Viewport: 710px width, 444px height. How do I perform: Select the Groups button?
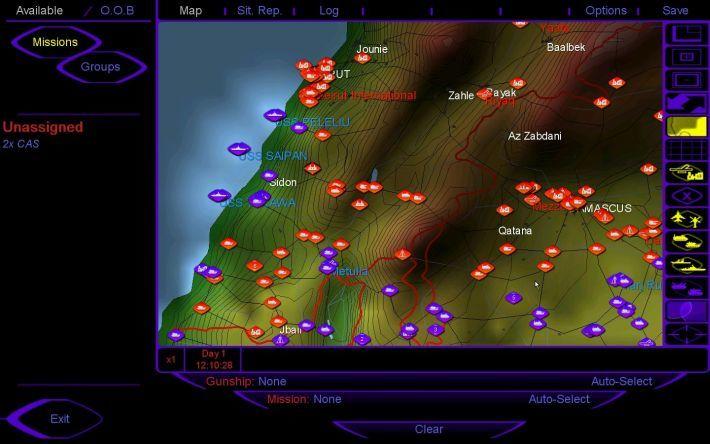click(100, 67)
